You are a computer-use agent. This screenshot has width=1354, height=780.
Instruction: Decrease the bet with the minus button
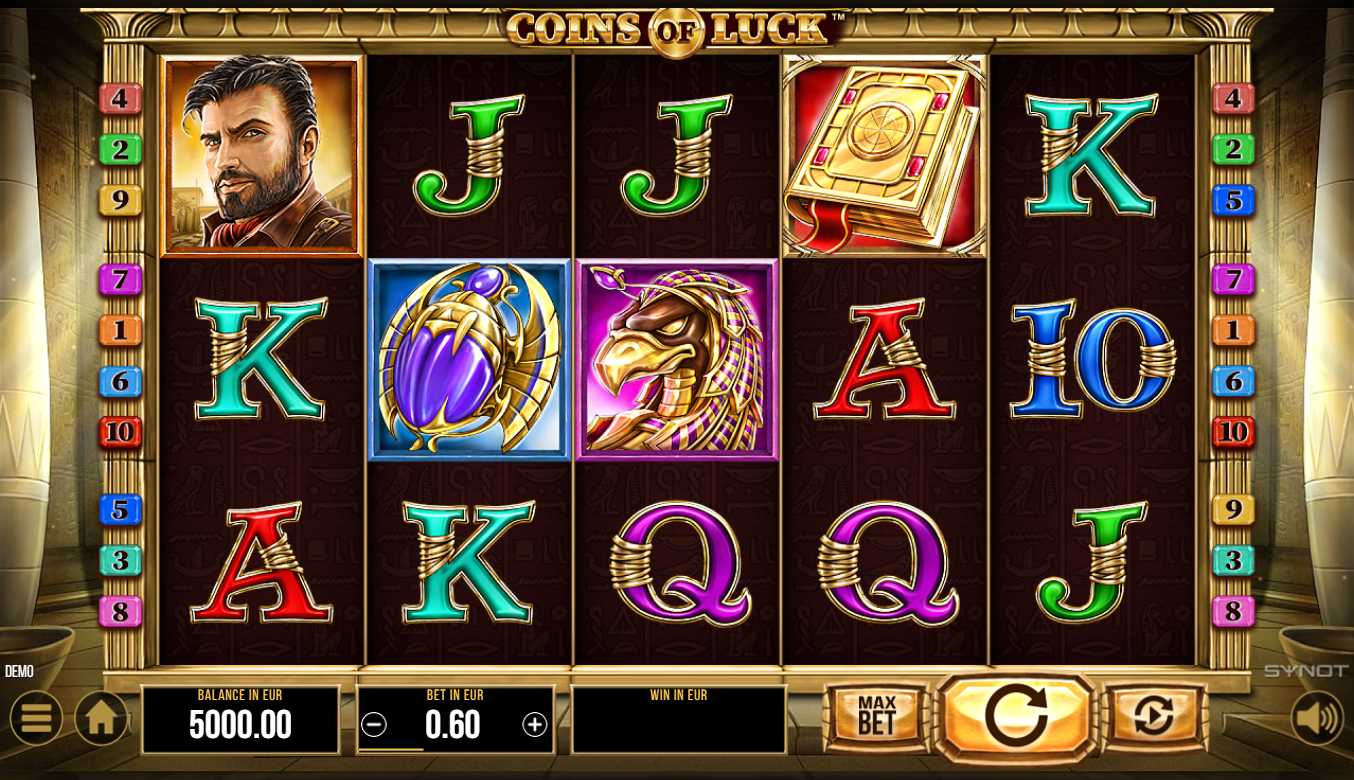[x=374, y=725]
